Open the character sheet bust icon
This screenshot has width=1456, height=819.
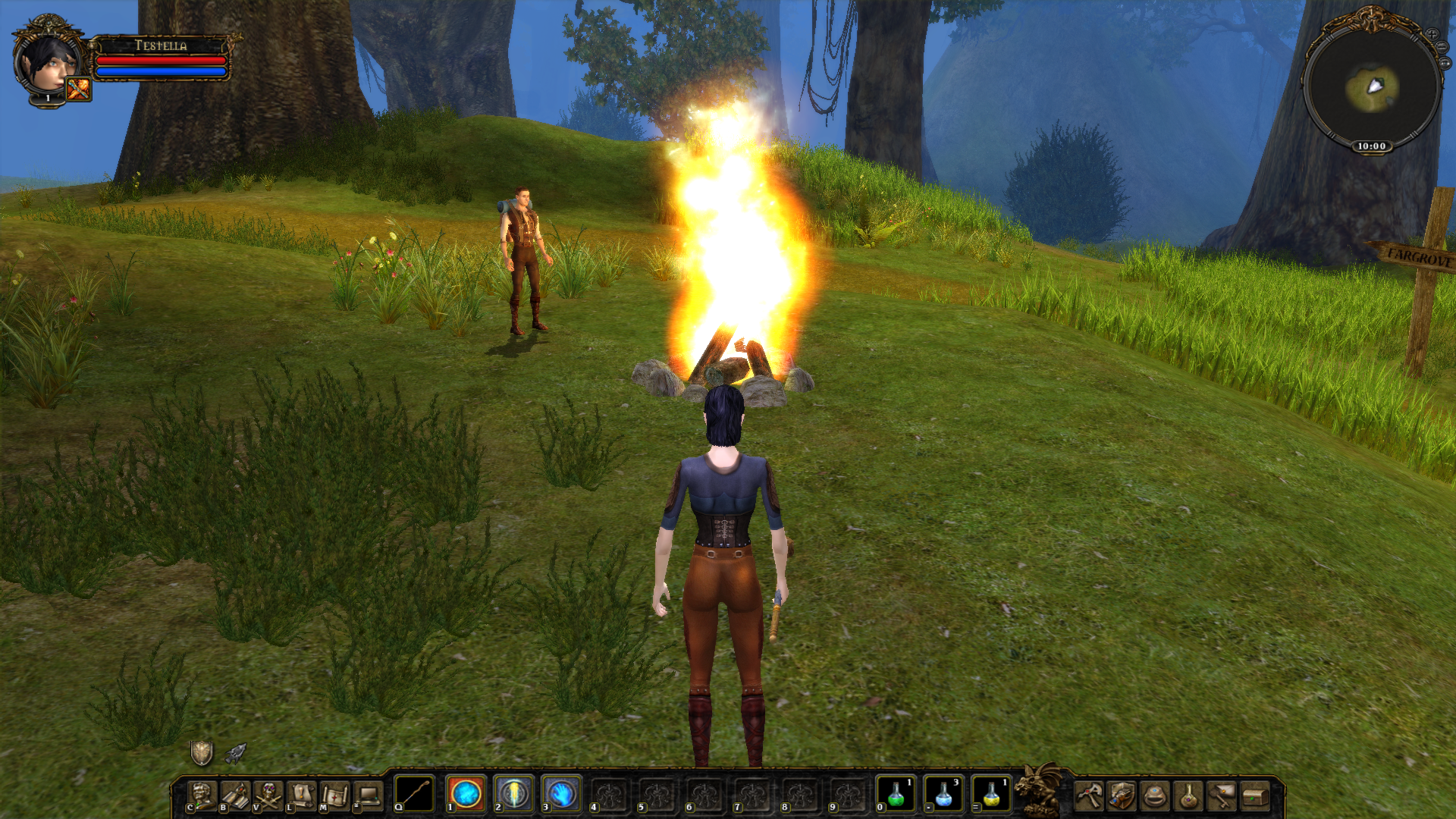(202, 795)
